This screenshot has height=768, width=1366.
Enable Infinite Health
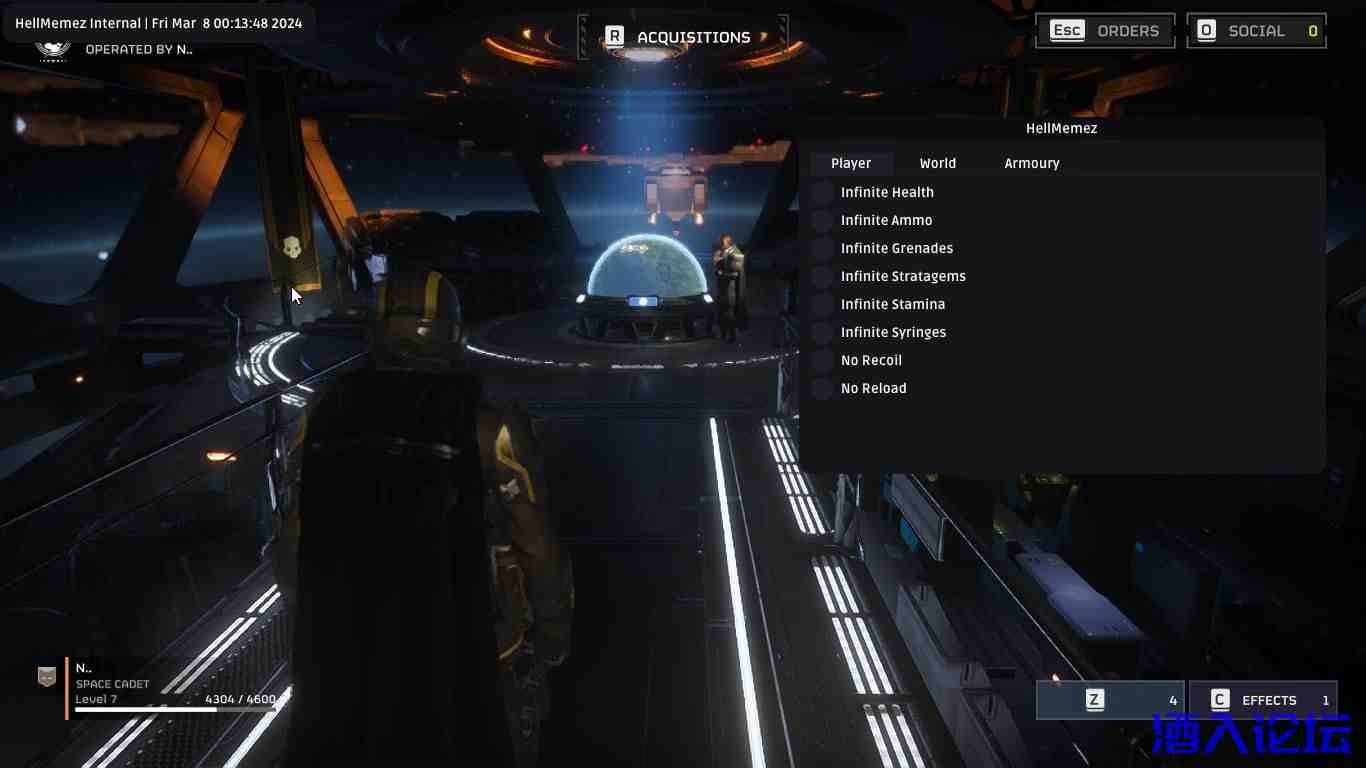coord(823,192)
